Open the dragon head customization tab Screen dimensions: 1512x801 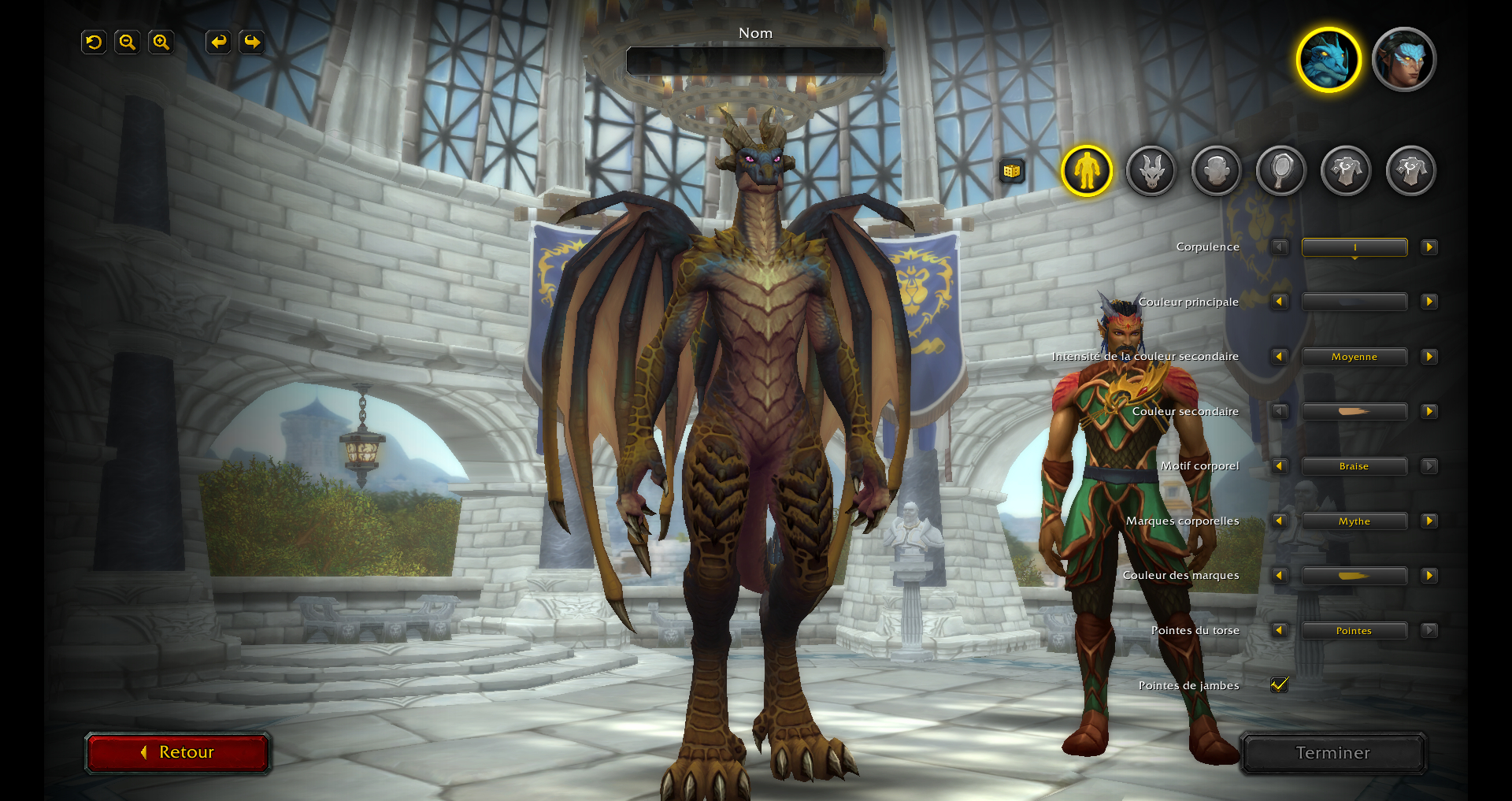[x=1151, y=170]
